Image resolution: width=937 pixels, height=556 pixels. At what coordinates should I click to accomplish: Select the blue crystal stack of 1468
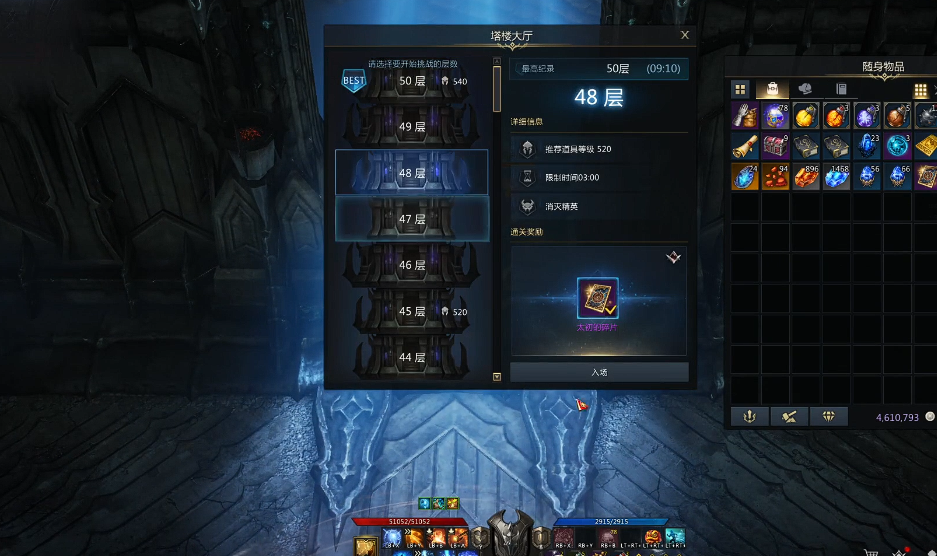(x=836, y=177)
